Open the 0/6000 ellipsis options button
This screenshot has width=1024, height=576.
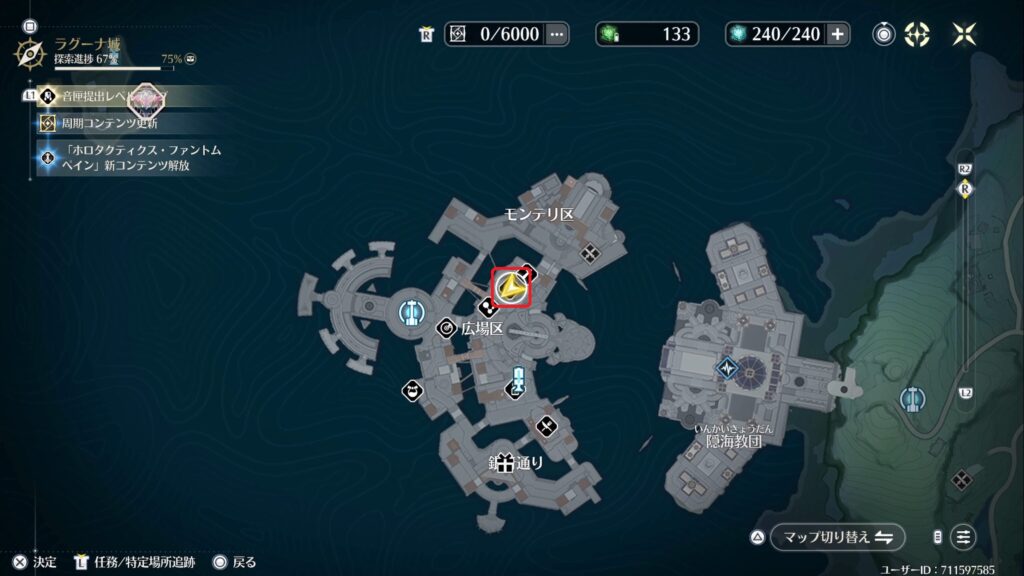tap(557, 34)
